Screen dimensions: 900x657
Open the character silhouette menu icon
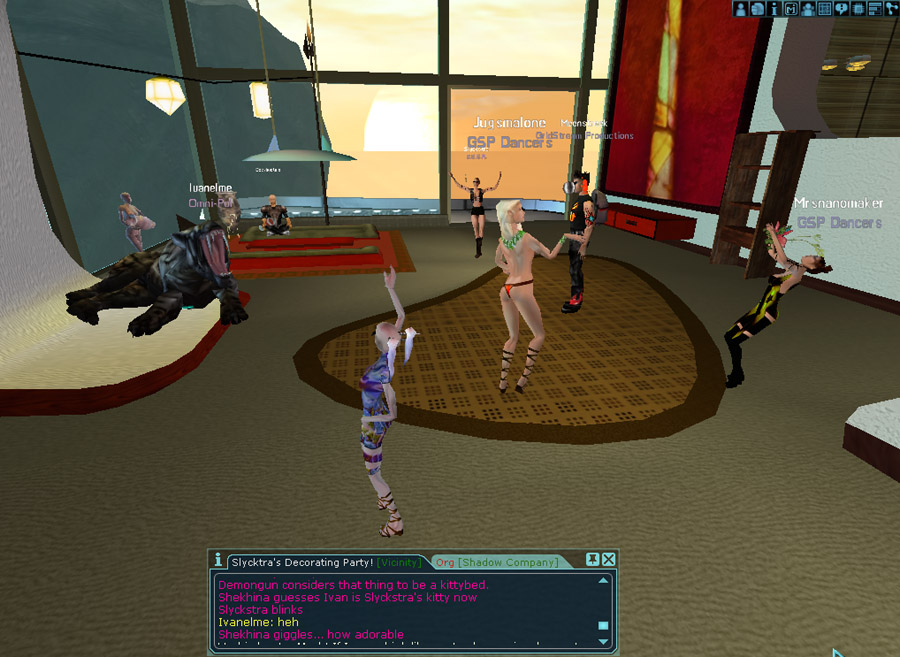coord(742,9)
